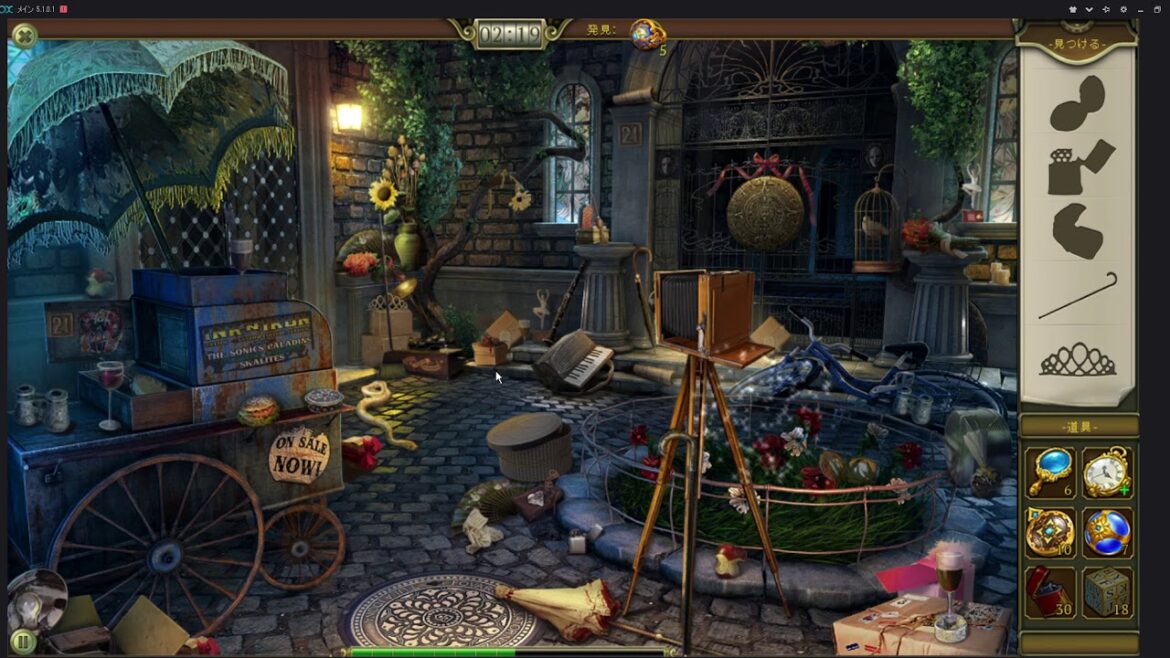
Task: Use the blue magnifying mirror tool
Action: coord(1049,472)
